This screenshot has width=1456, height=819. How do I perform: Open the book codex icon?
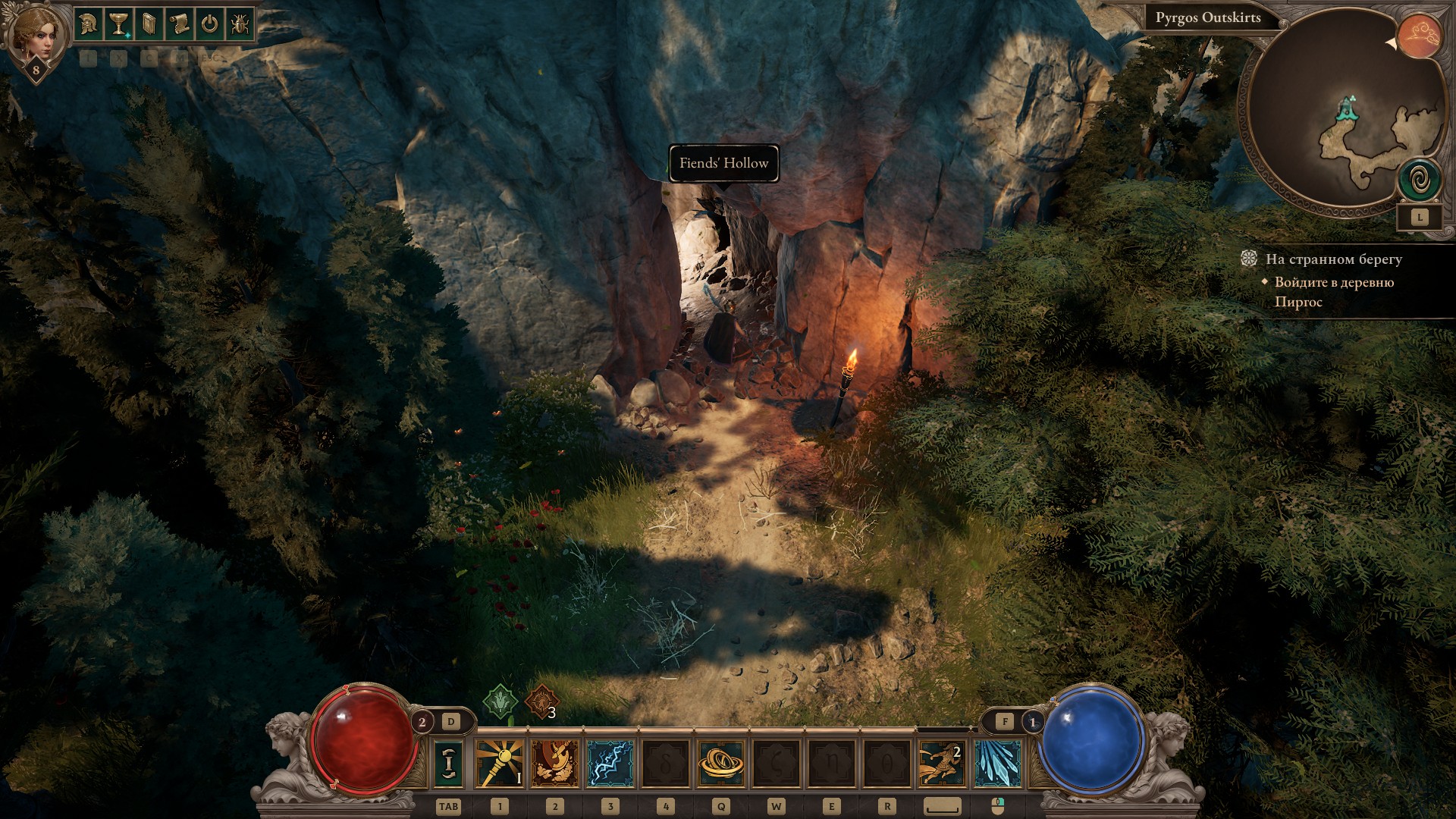[x=149, y=24]
